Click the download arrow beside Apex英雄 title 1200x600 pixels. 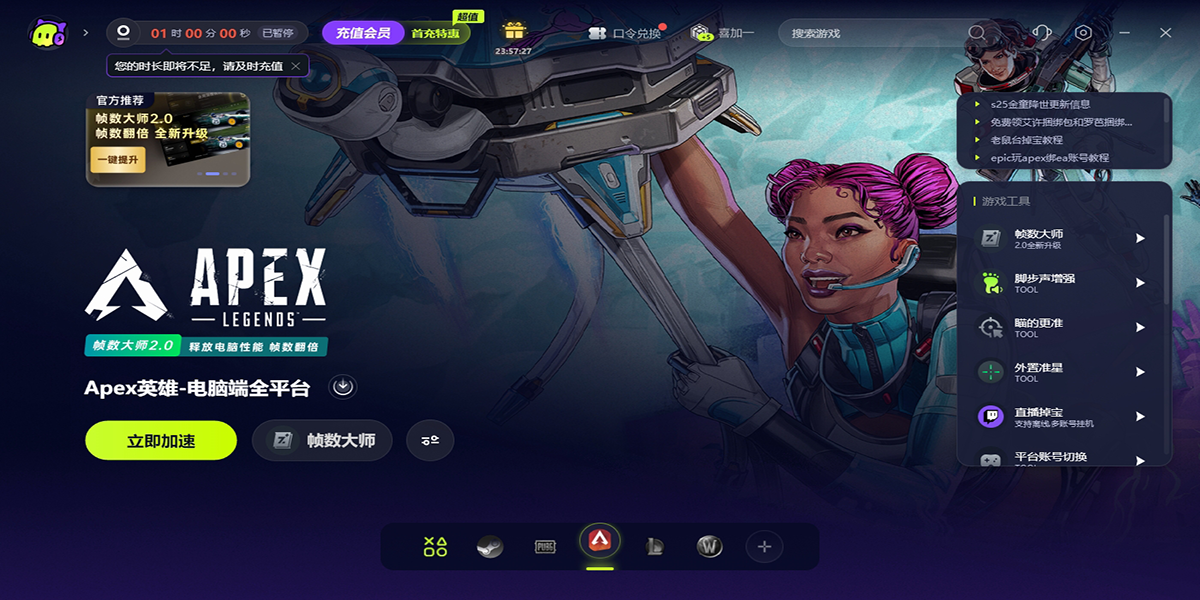[x=344, y=387]
